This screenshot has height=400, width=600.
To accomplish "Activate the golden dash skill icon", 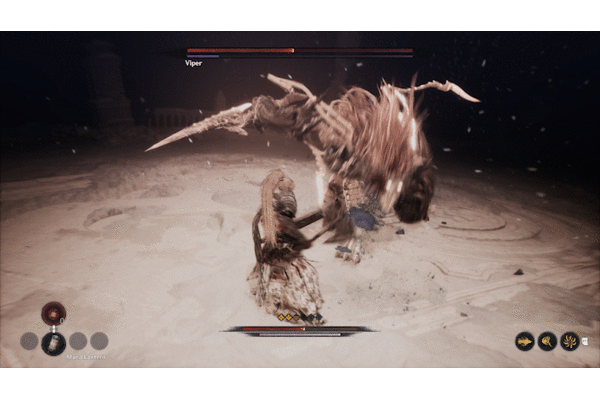I will [x=525, y=341].
